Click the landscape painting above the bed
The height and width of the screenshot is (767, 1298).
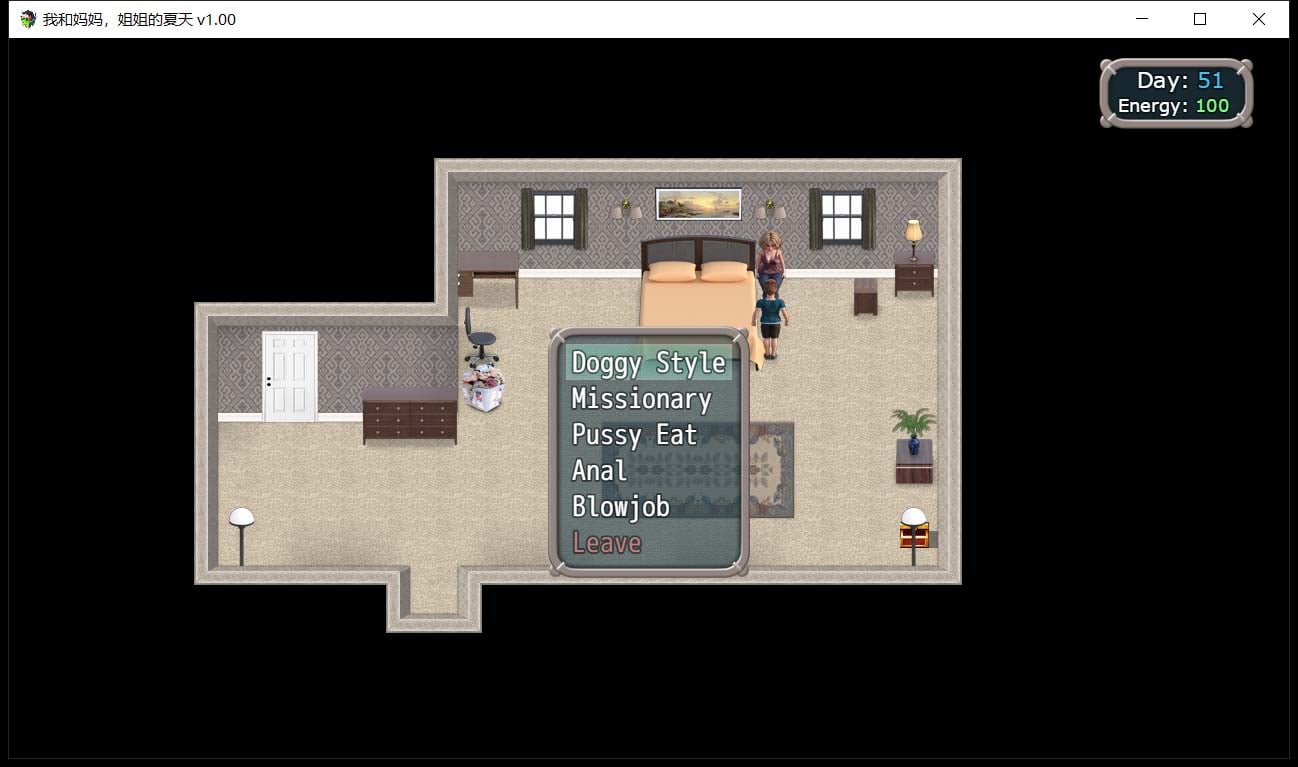coord(700,202)
